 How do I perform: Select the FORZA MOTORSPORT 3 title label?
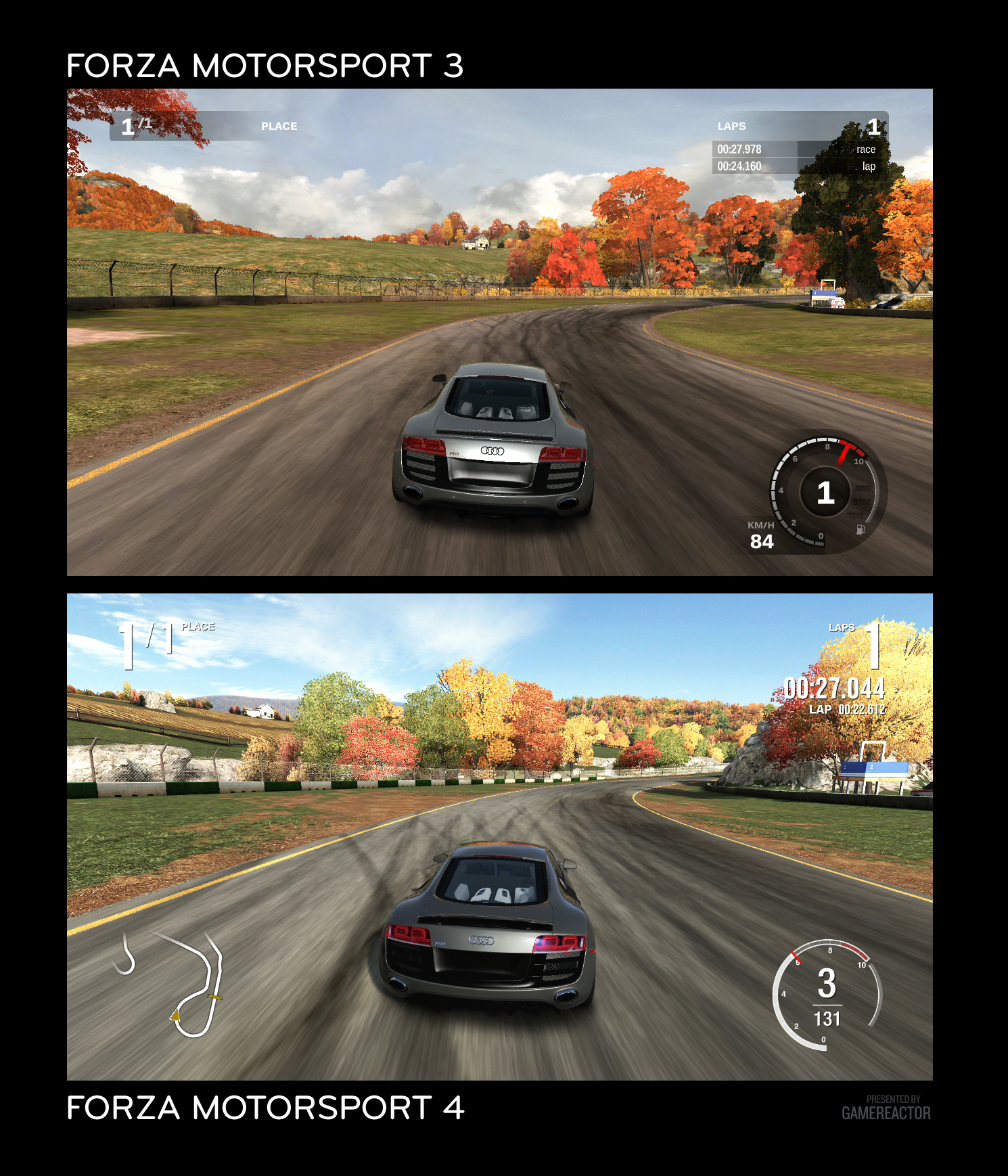pyautogui.click(x=267, y=65)
